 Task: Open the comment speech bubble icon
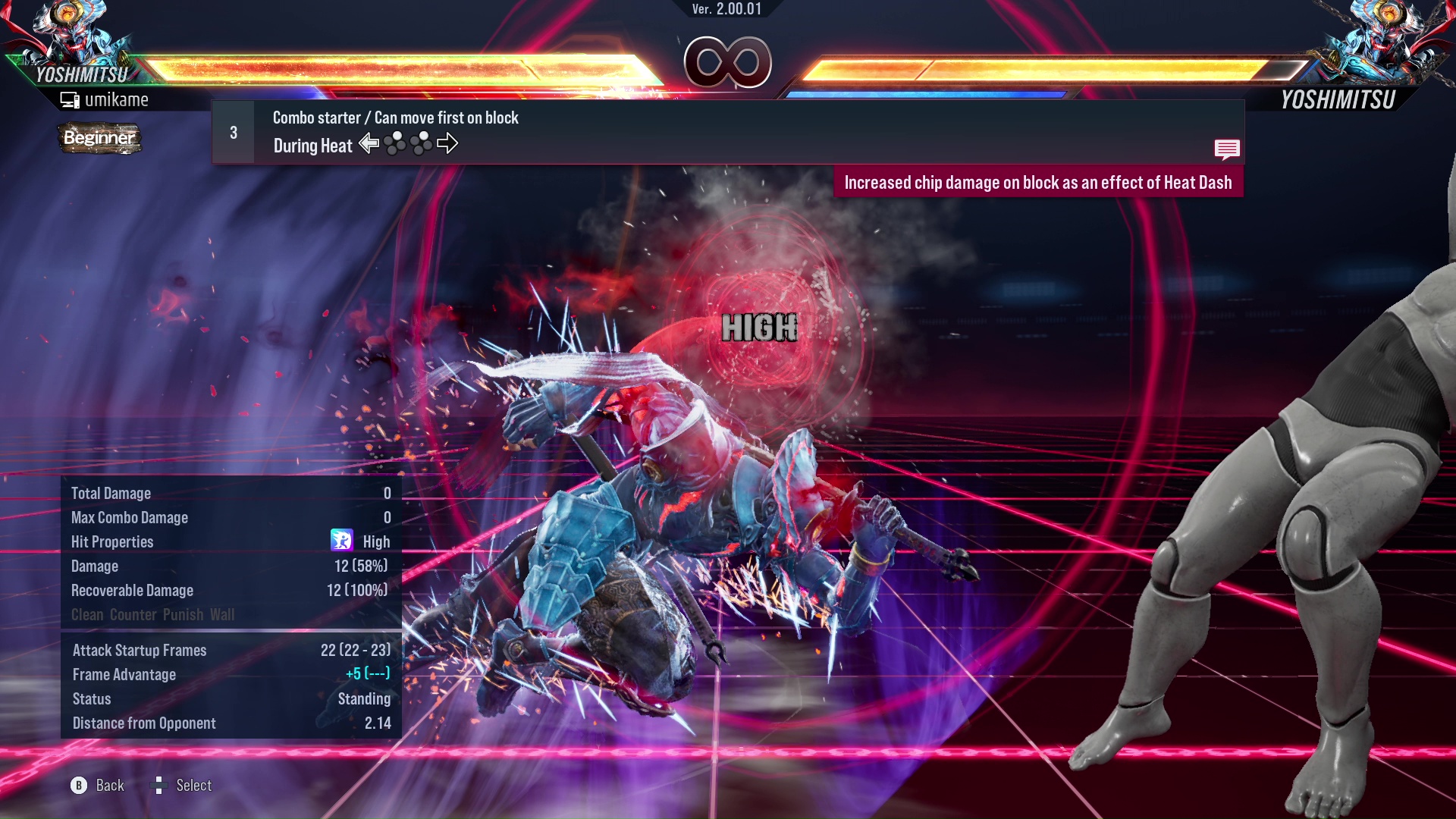[x=1228, y=149]
